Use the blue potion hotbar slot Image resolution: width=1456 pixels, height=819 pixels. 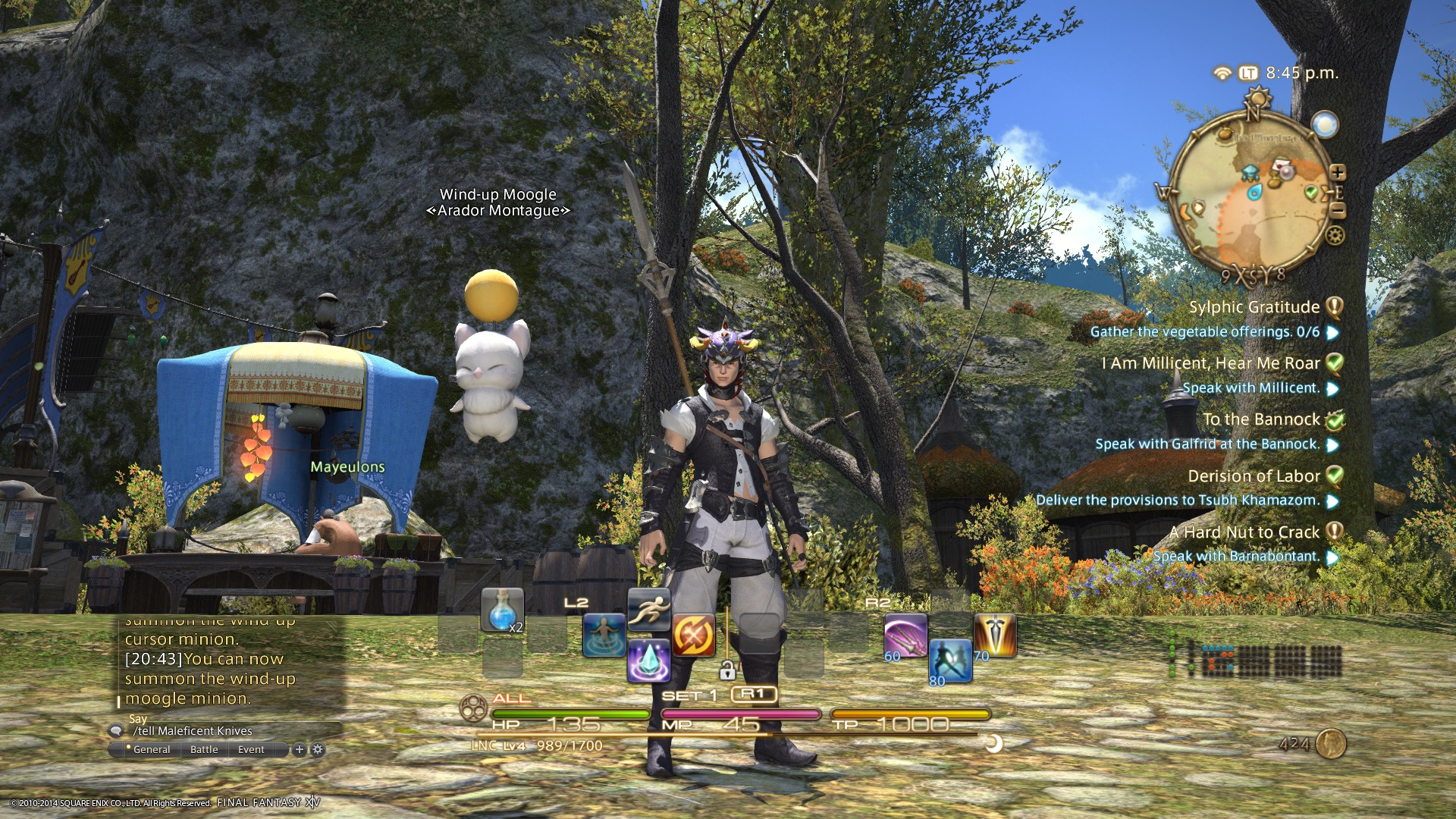(502, 610)
